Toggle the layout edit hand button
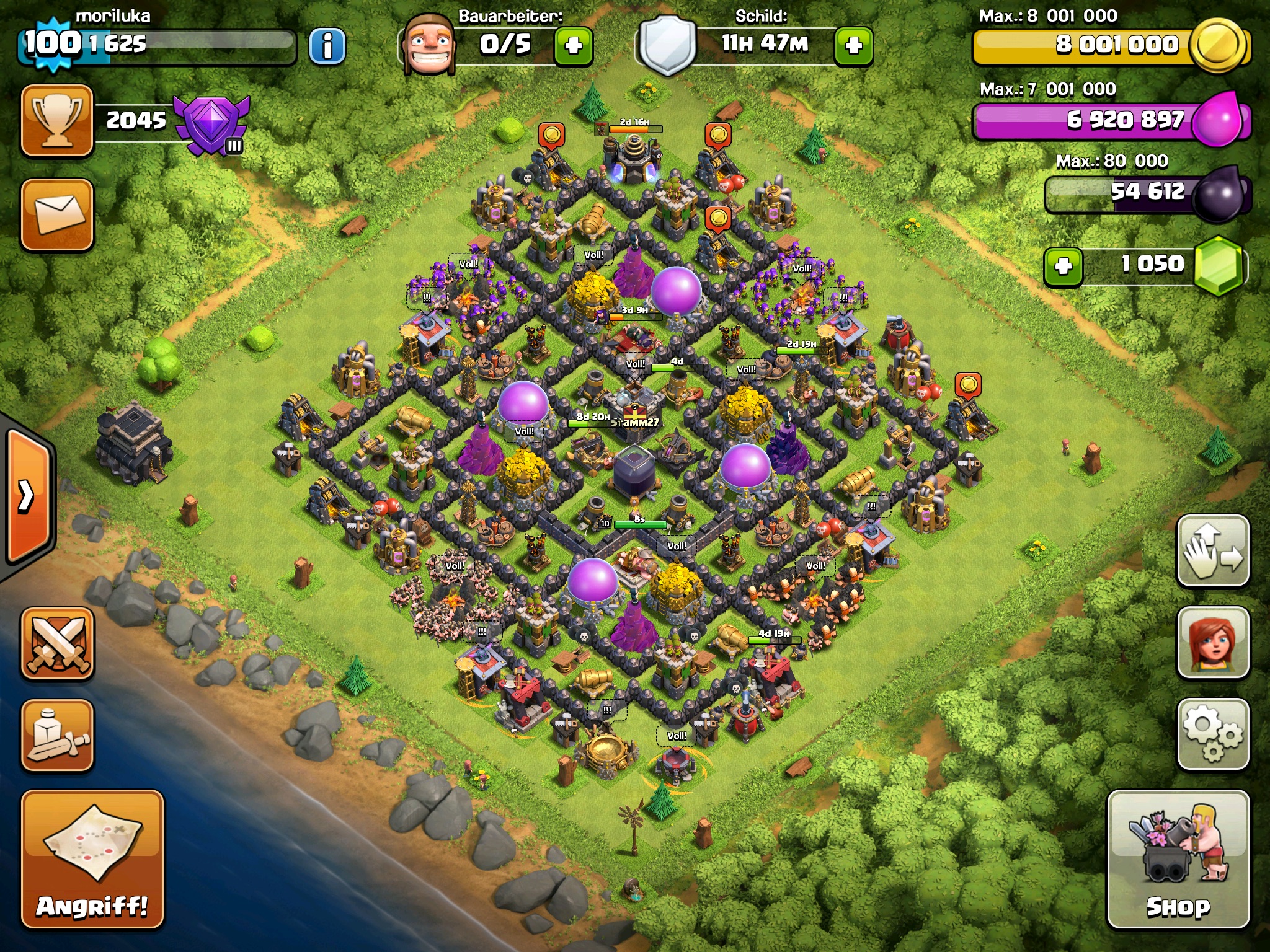 [x=1212, y=550]
